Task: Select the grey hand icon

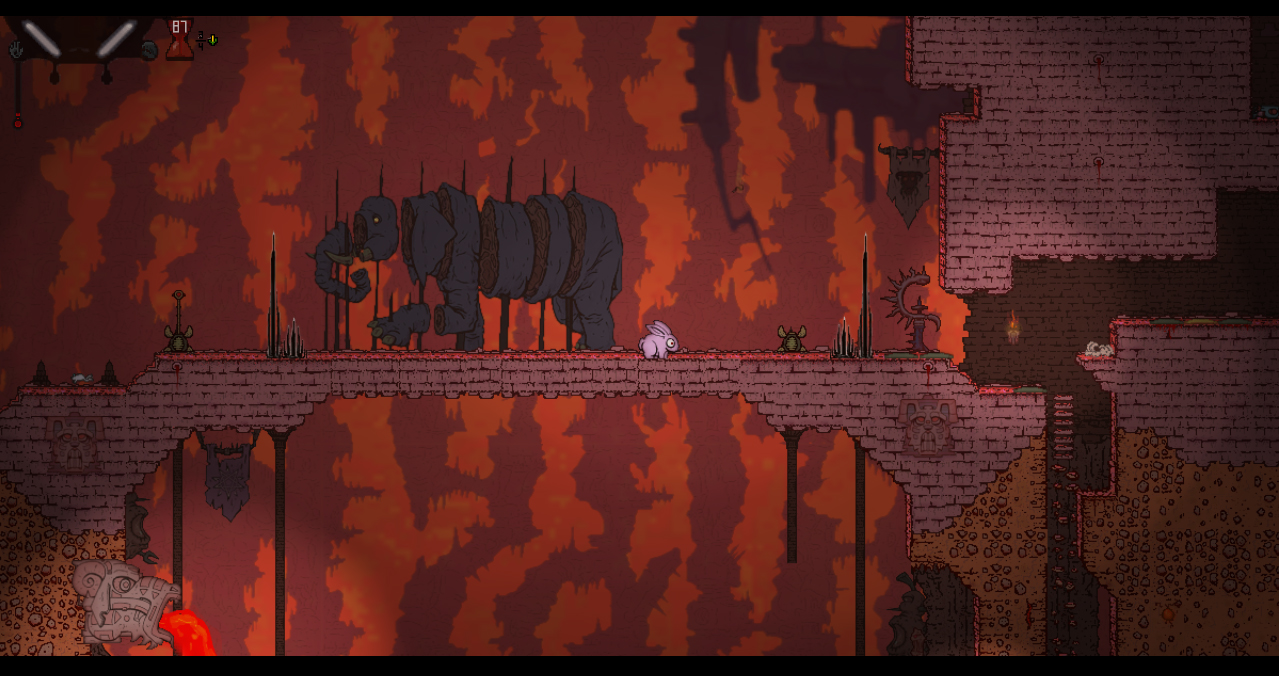Action: [16, 48]
